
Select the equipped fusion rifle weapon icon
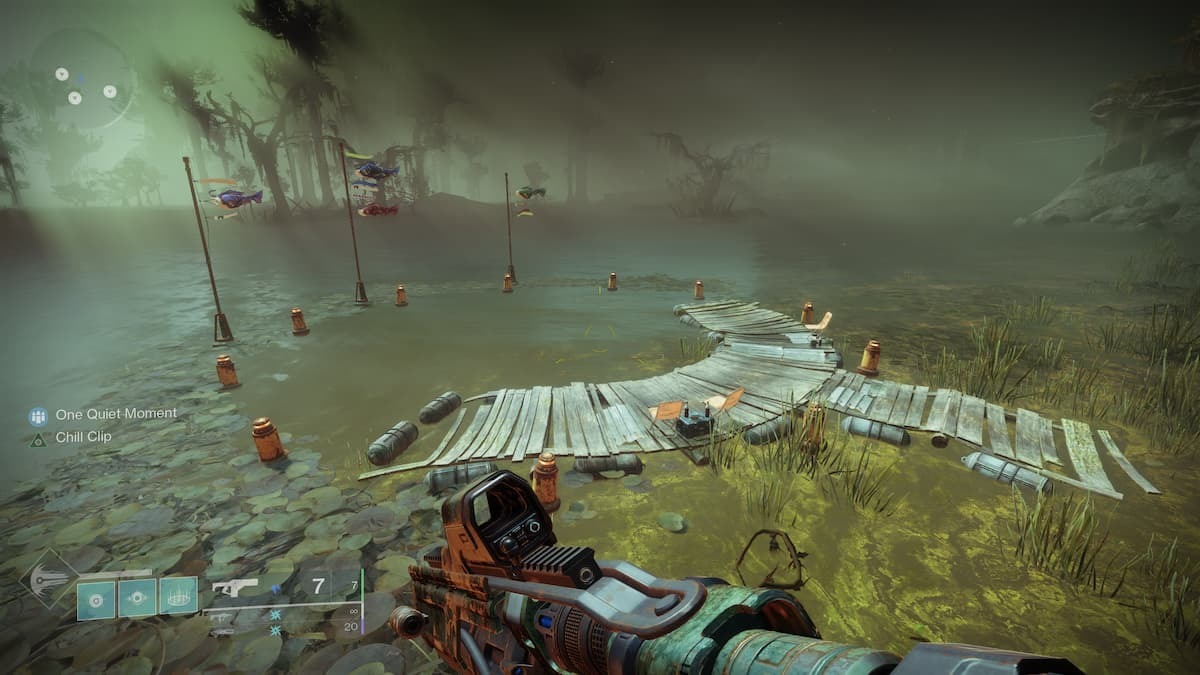point(236,587)
